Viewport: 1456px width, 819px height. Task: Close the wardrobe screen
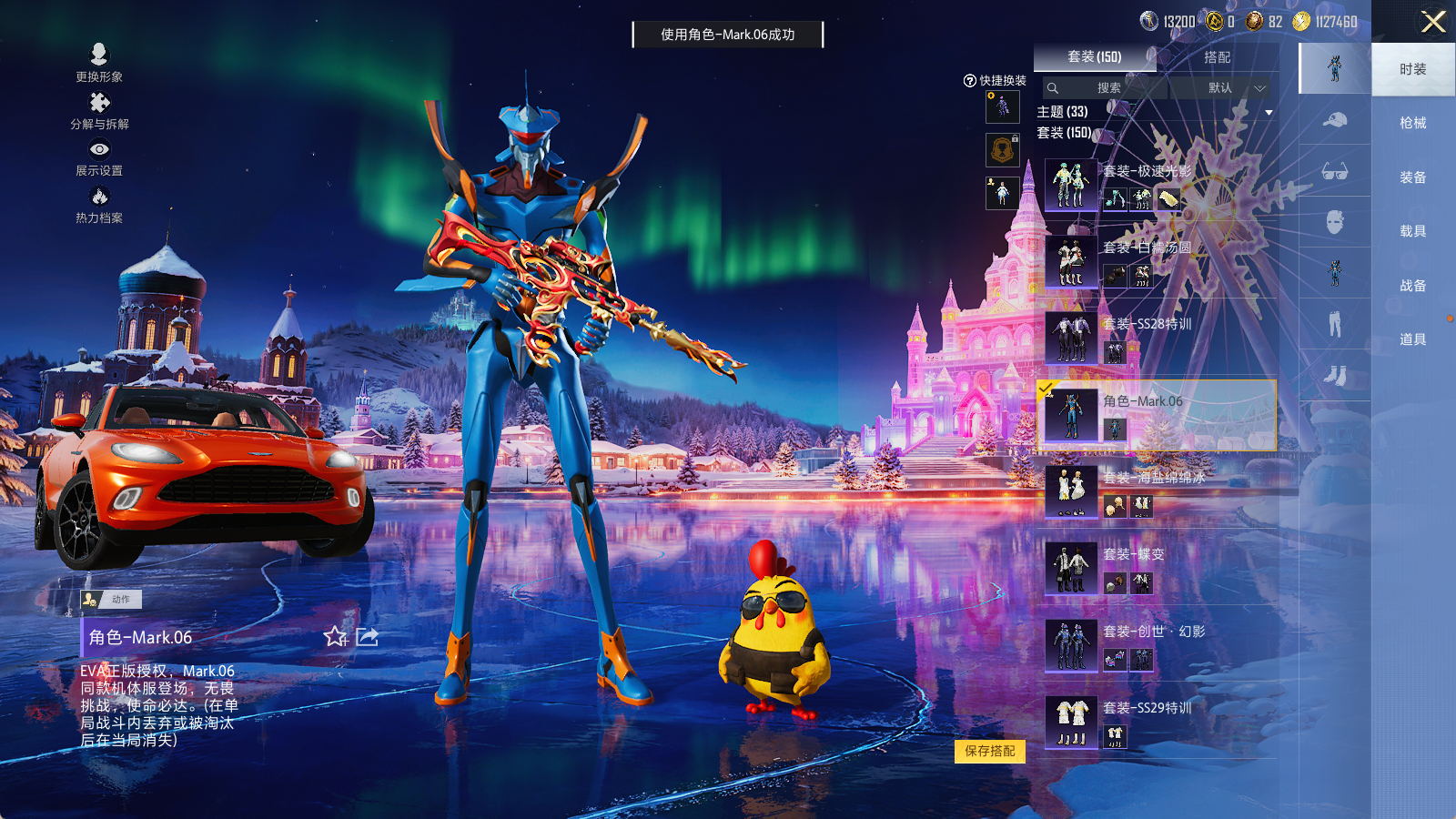pos(1433,22)
